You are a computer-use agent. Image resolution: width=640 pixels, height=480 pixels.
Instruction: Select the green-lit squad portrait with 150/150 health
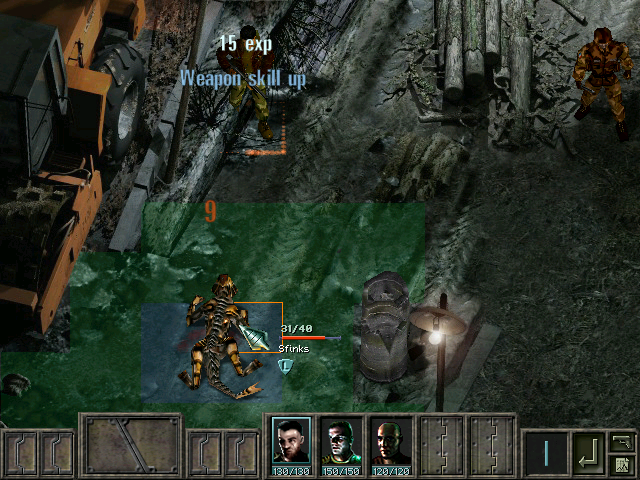tap(341, 441)
